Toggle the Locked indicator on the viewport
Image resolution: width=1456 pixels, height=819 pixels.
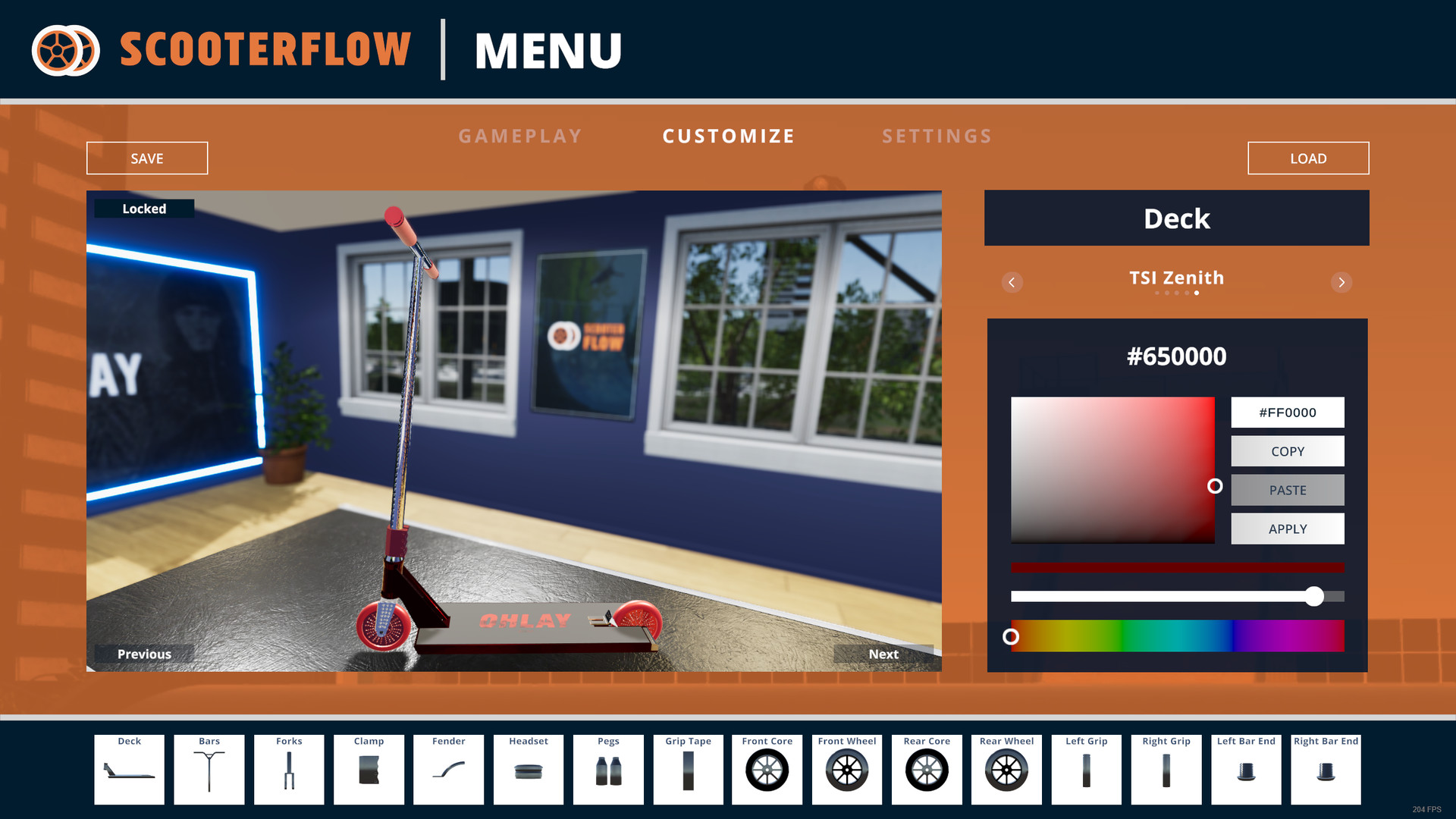point(144,209)
